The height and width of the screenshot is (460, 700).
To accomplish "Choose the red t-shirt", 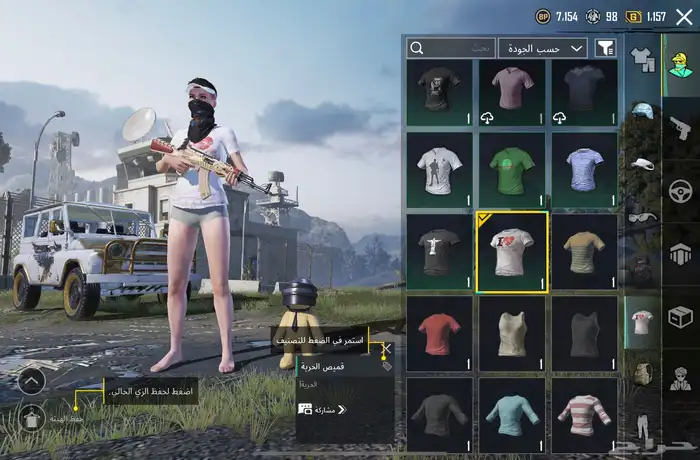I will [439, 334].
